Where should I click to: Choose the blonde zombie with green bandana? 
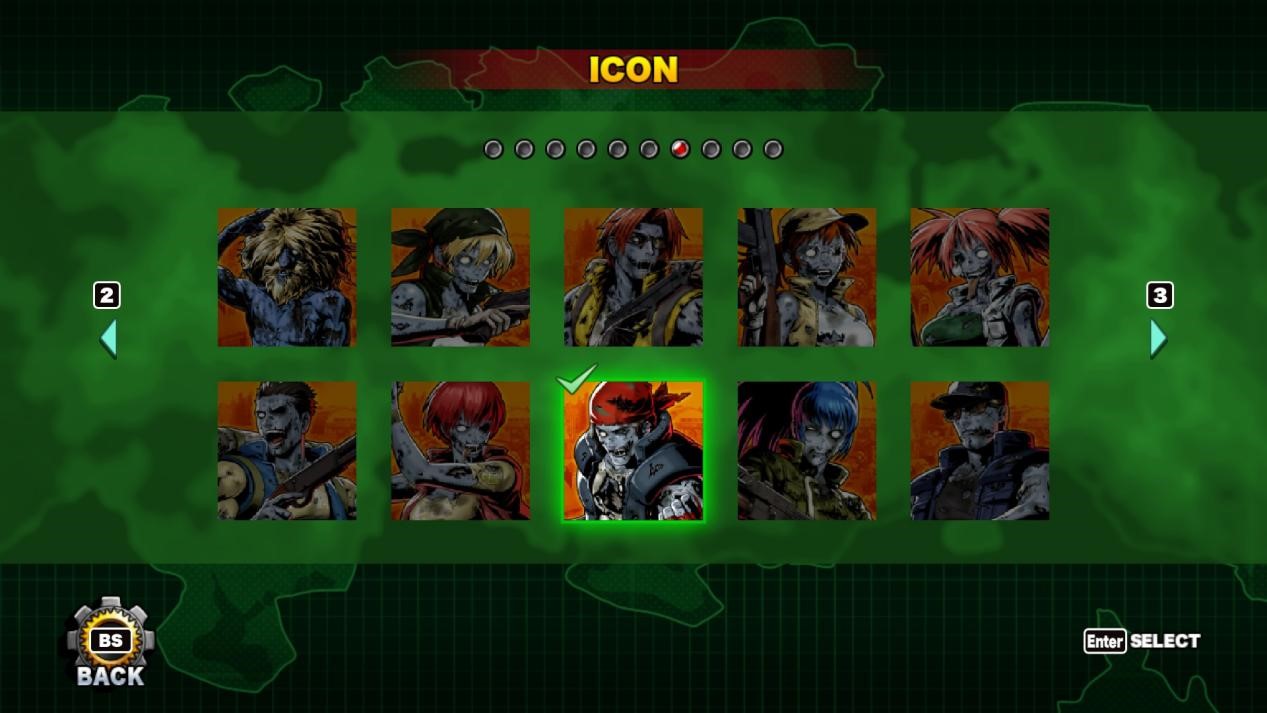pos(460,277)
